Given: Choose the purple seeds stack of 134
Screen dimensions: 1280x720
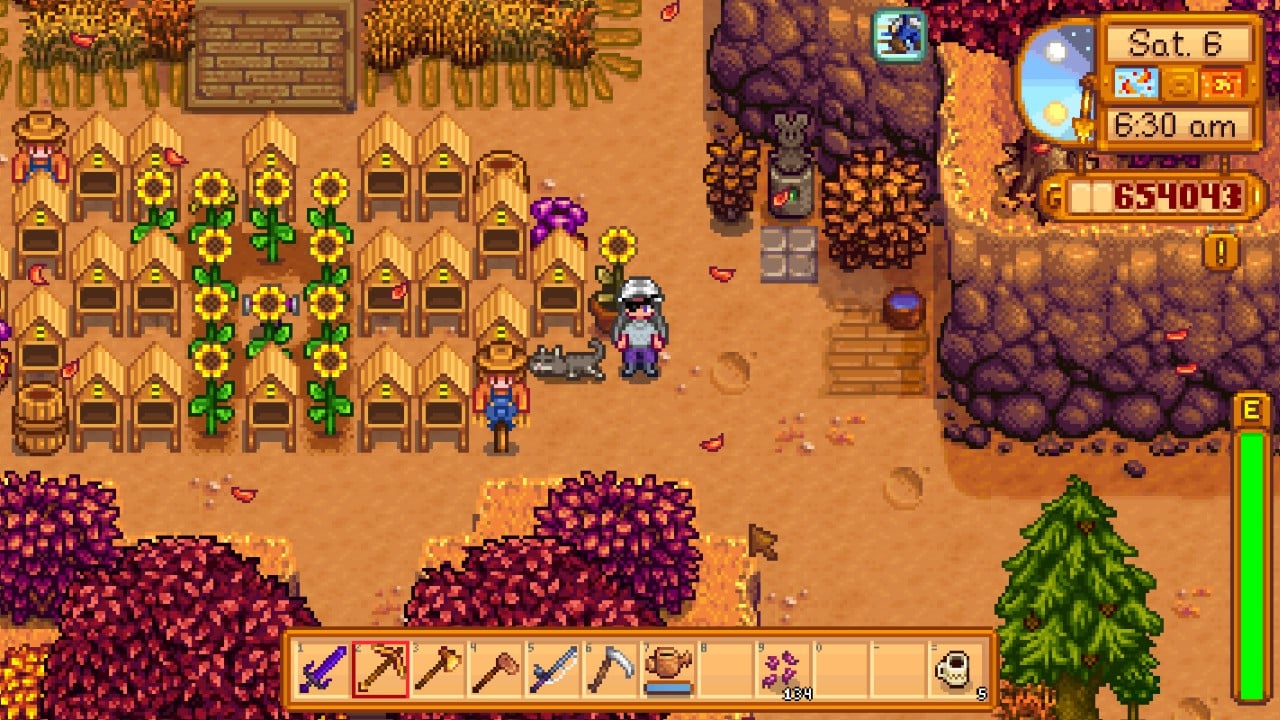Looking at the screenshot, I should [783, 669].
